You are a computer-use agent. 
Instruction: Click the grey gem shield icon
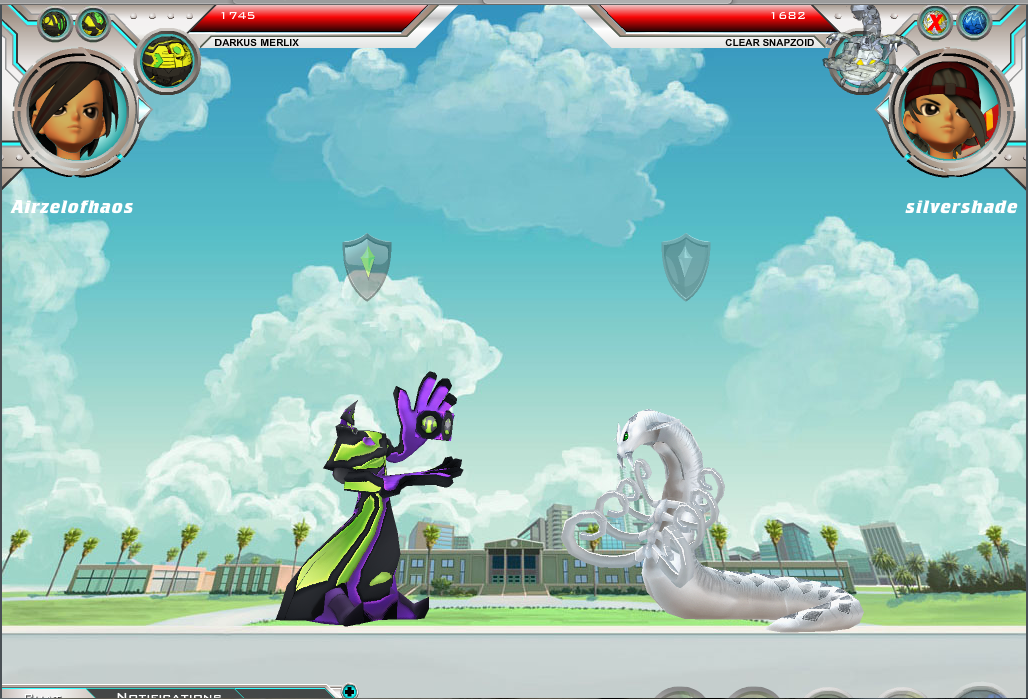(685, 266)
